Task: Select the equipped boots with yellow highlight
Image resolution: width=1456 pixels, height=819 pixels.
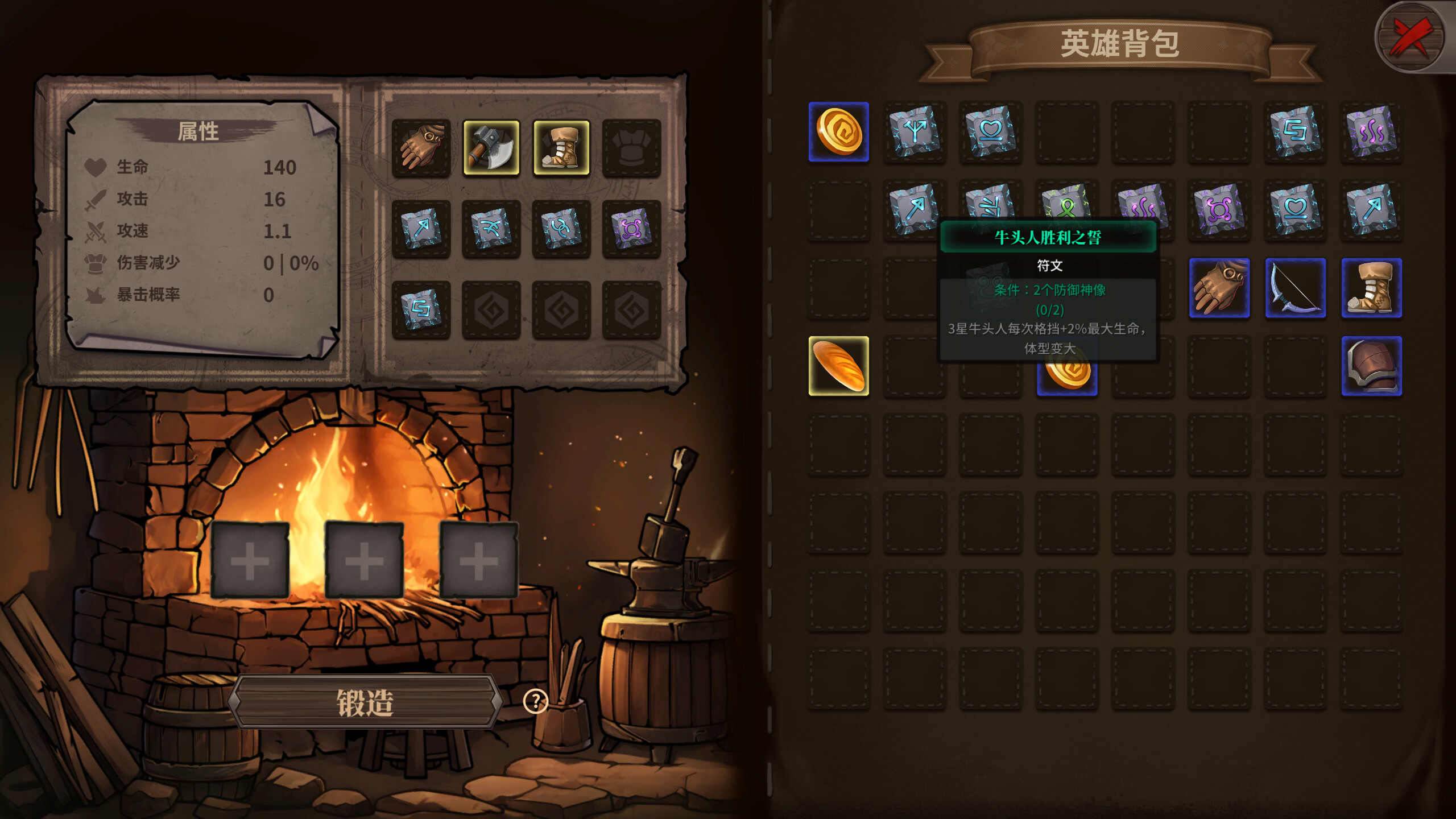Action: 562,148
